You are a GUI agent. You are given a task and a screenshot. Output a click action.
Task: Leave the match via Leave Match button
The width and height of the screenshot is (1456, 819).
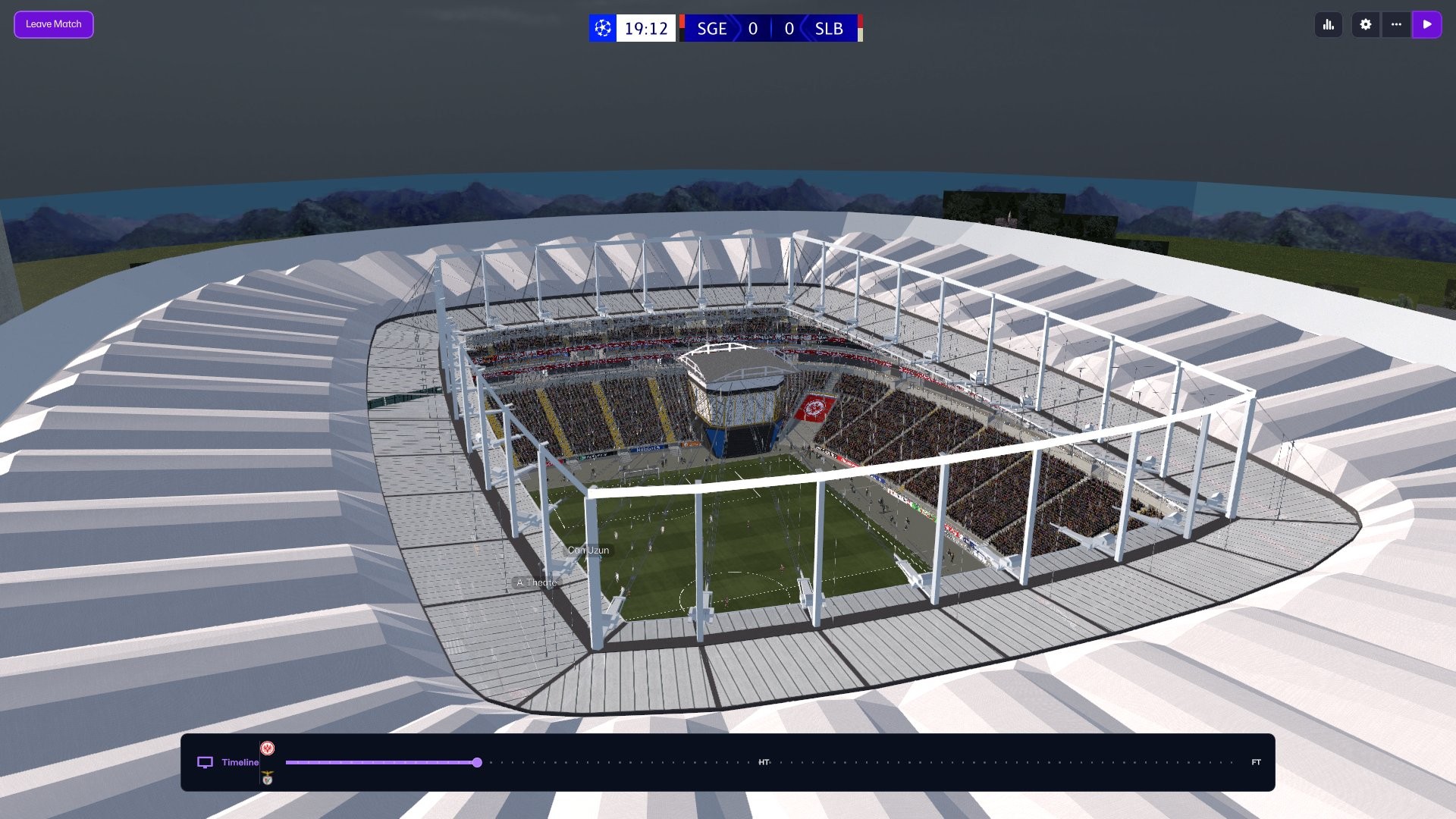(x=53, y=24)
